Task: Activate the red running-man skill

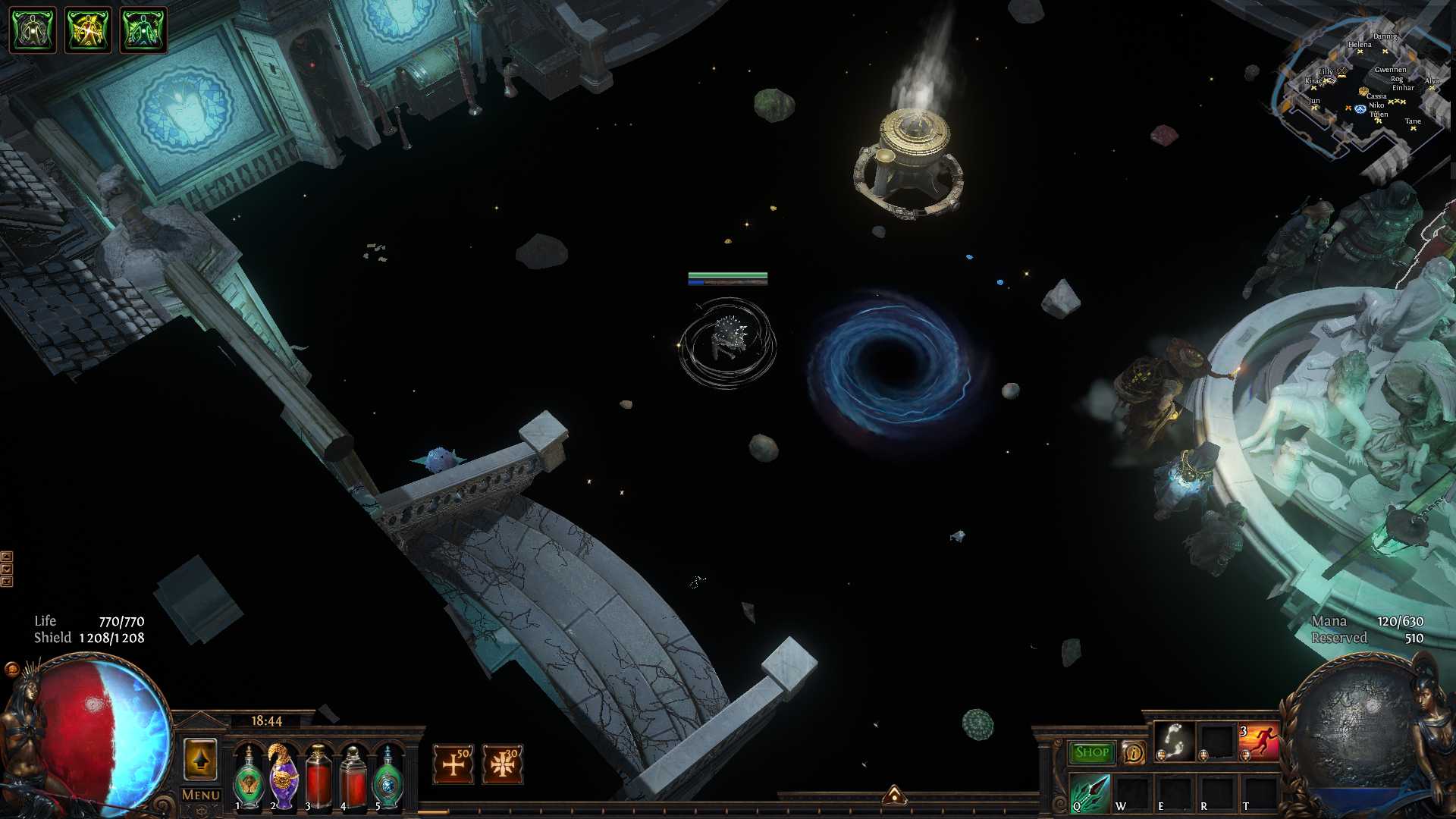Action: pos(1258,742)
